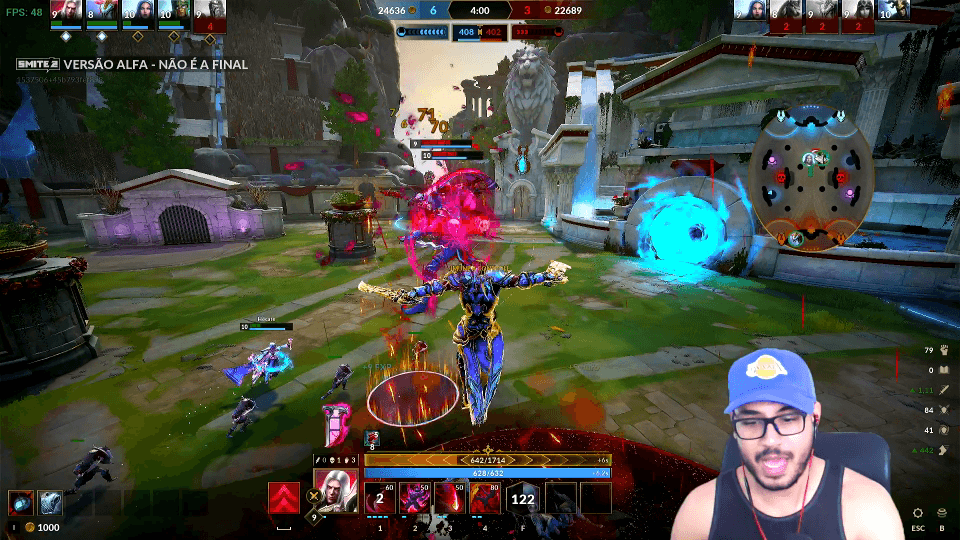
Task: Open the item shop via gold counter
Action: pyautogui.click(x=43, y=527)
